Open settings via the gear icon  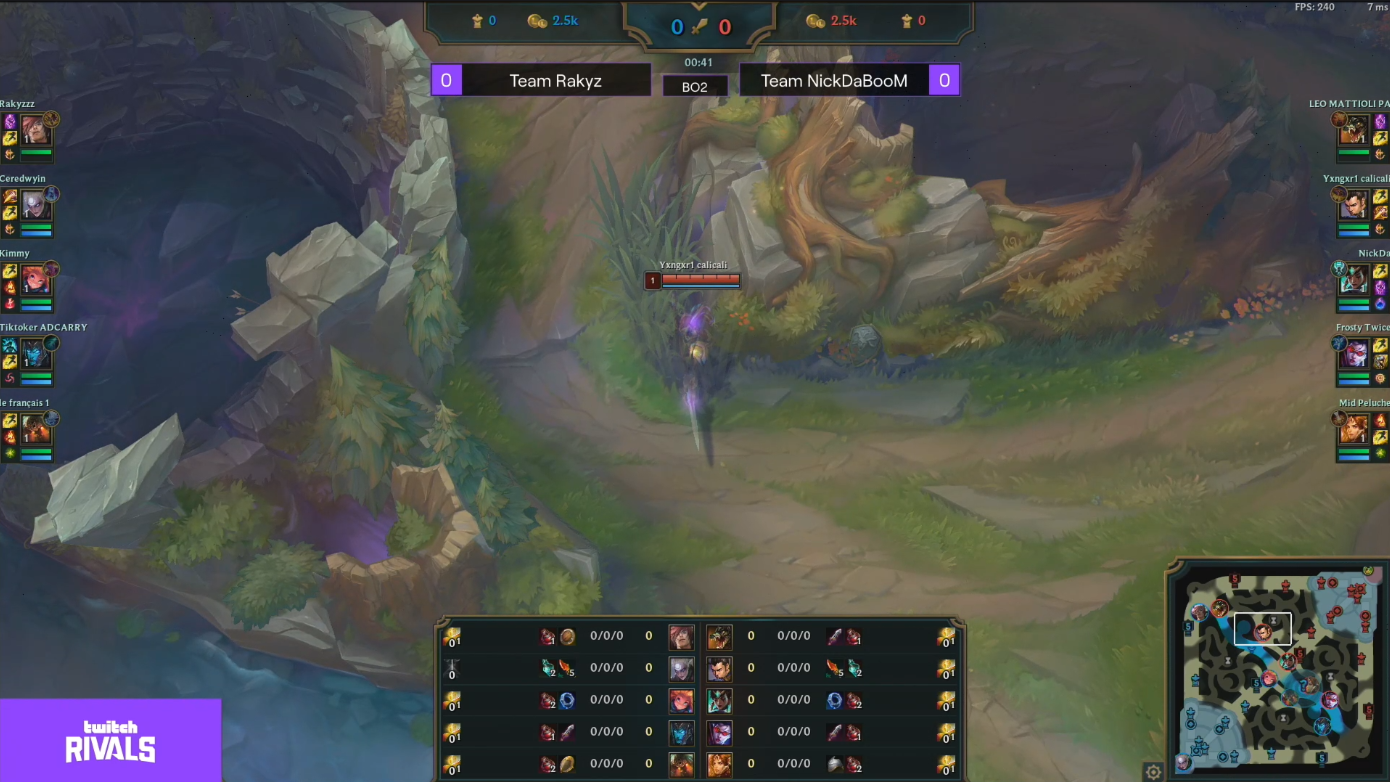pos(1153,772)
